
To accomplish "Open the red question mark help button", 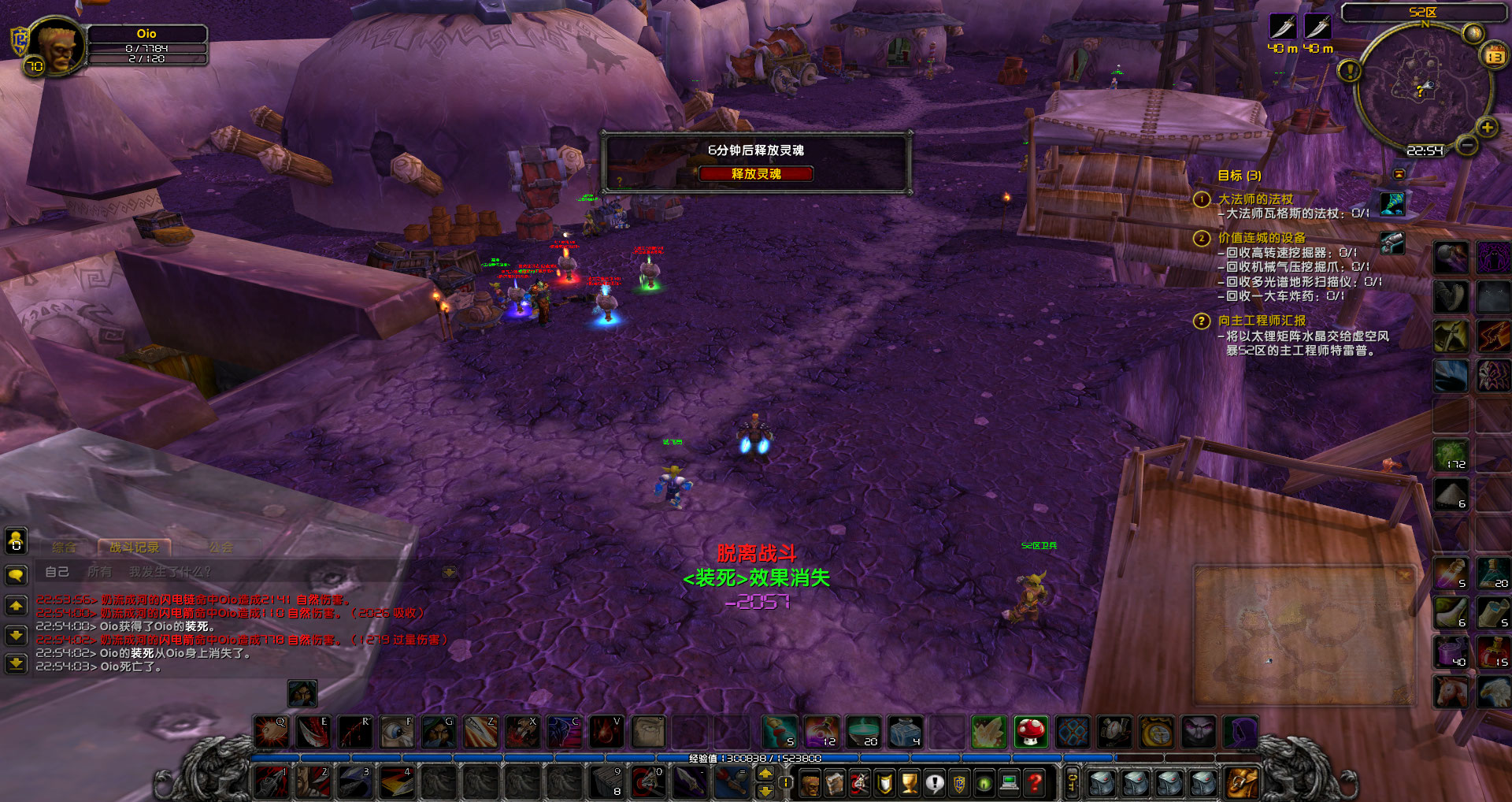I will [1036, 783].
